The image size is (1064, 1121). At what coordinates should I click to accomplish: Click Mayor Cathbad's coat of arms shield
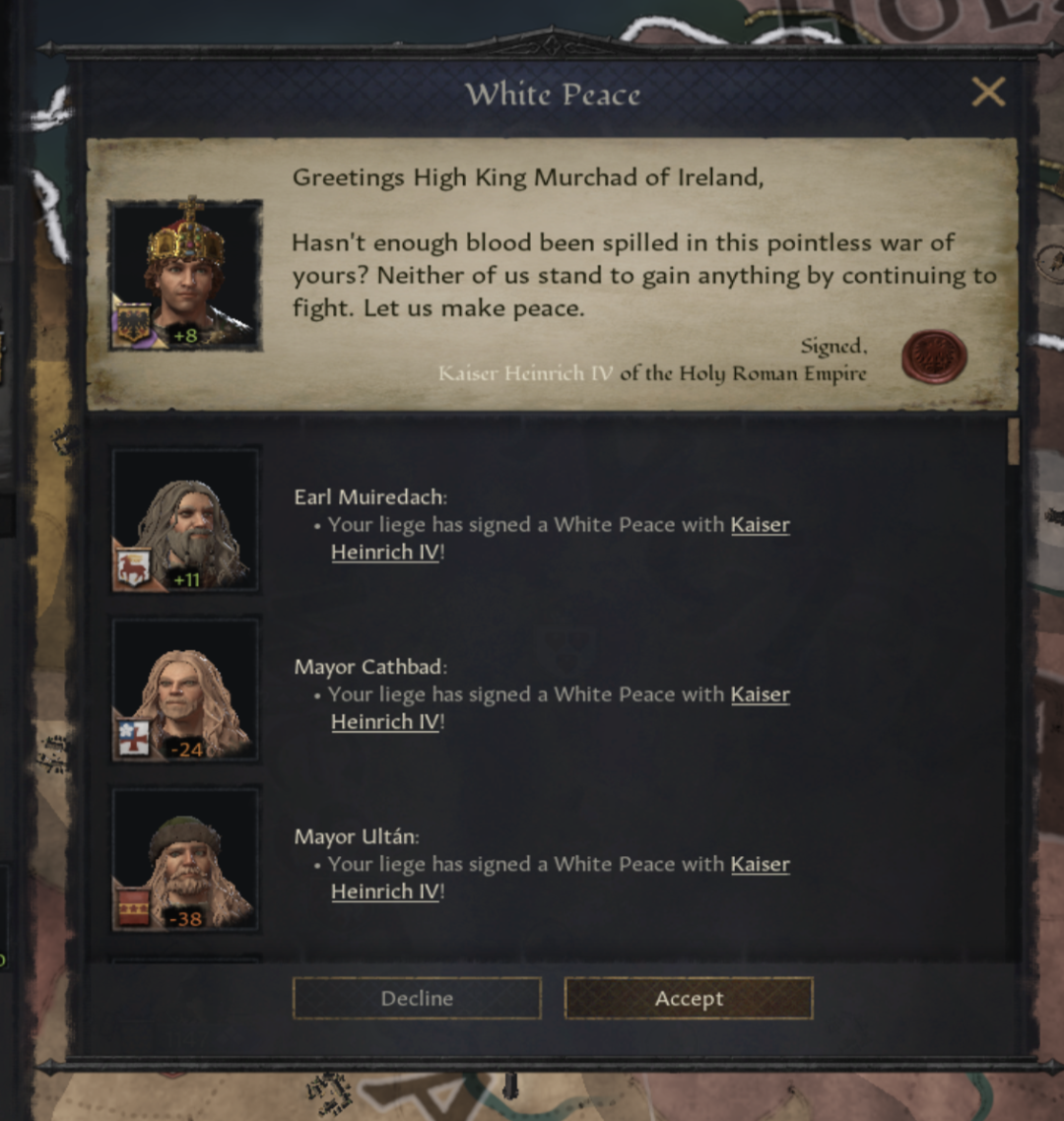(133, 738)
